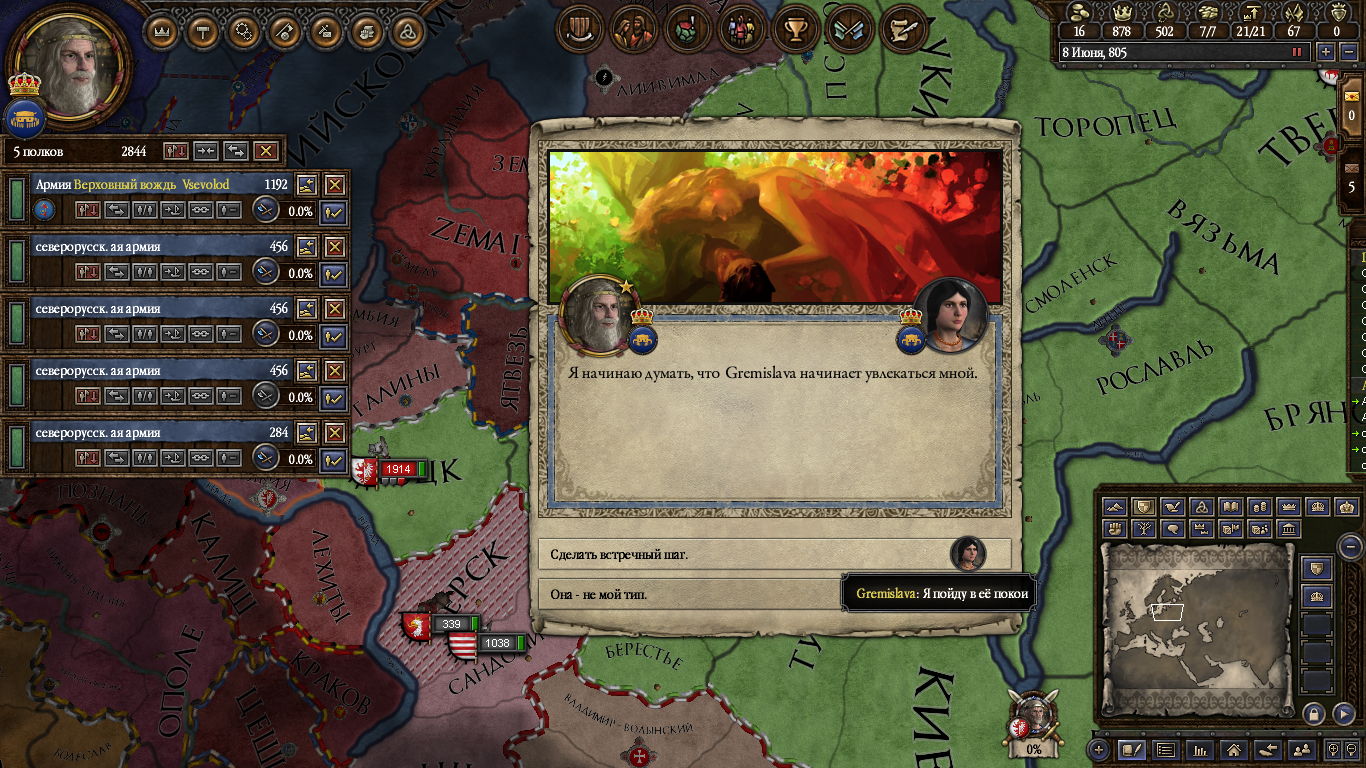Click the world minimap
Image resolution: width=1366 pixels, height=768 pixels.
1196,630
